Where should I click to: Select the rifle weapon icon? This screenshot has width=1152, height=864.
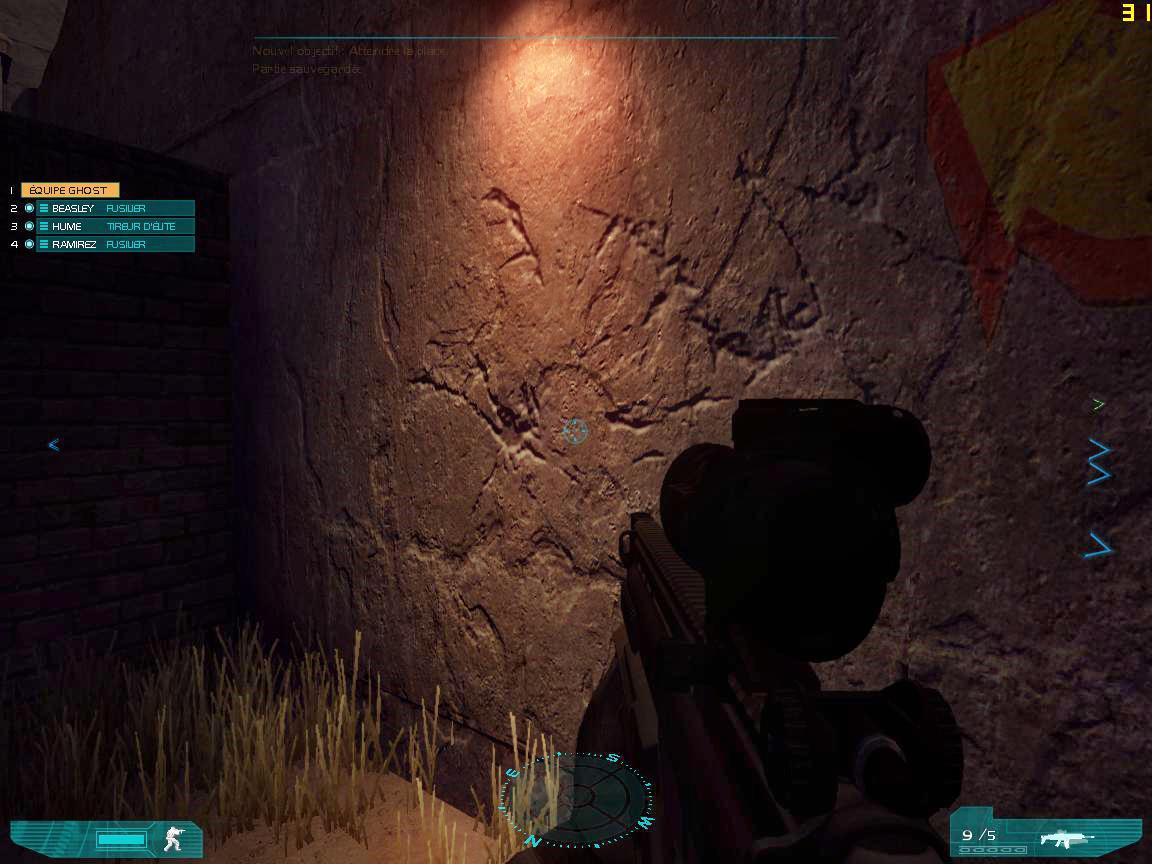pyautogui.click(x=1066, y=837)
